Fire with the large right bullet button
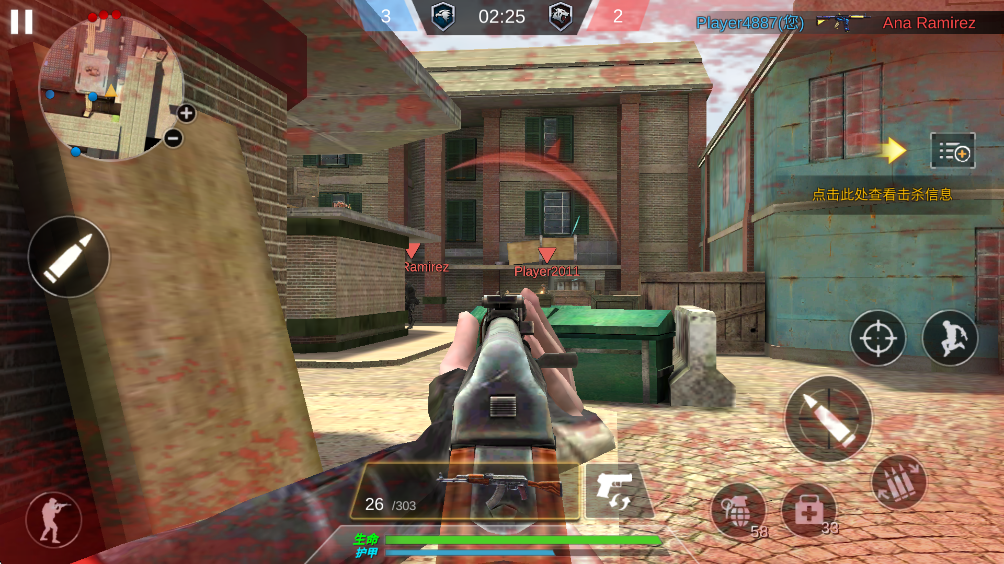 (828, 419)
